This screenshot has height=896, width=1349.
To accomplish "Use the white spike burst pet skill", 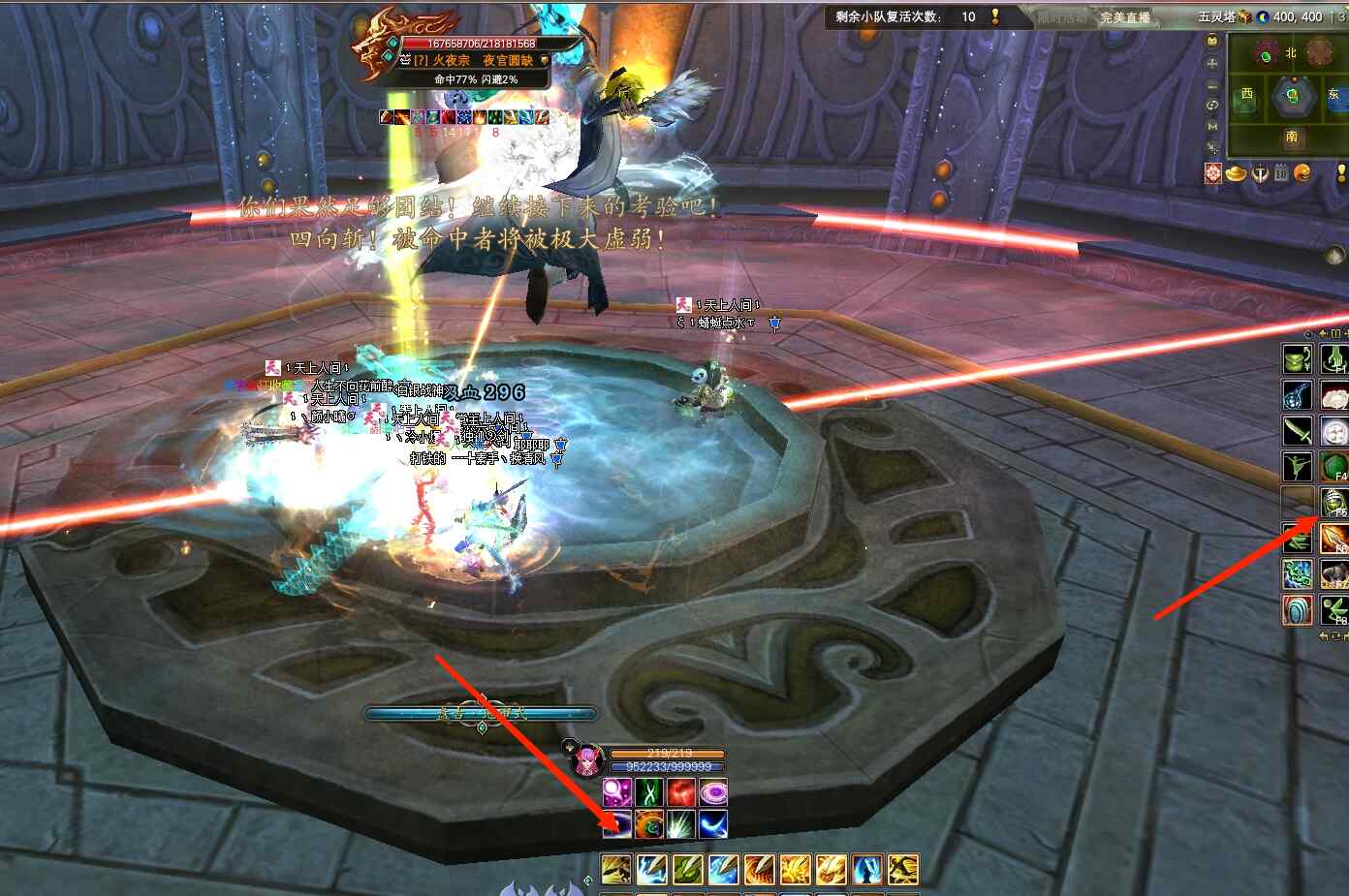I will point(681,824).
